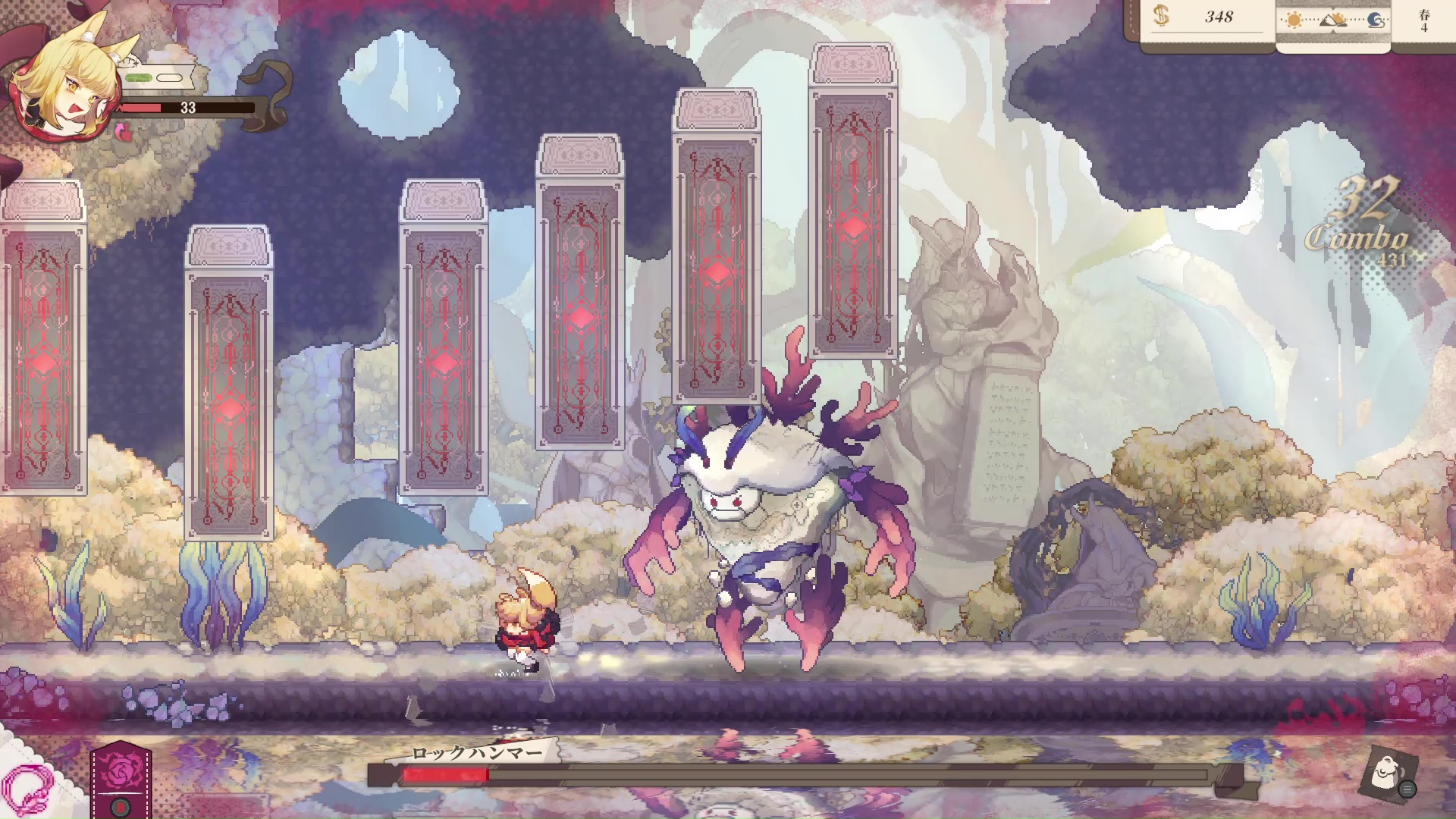Image resolution: width=1456 pixels, height=819 pixels.
Task: Click the time-of-day sun and moon tracker
Action: 1333,21
